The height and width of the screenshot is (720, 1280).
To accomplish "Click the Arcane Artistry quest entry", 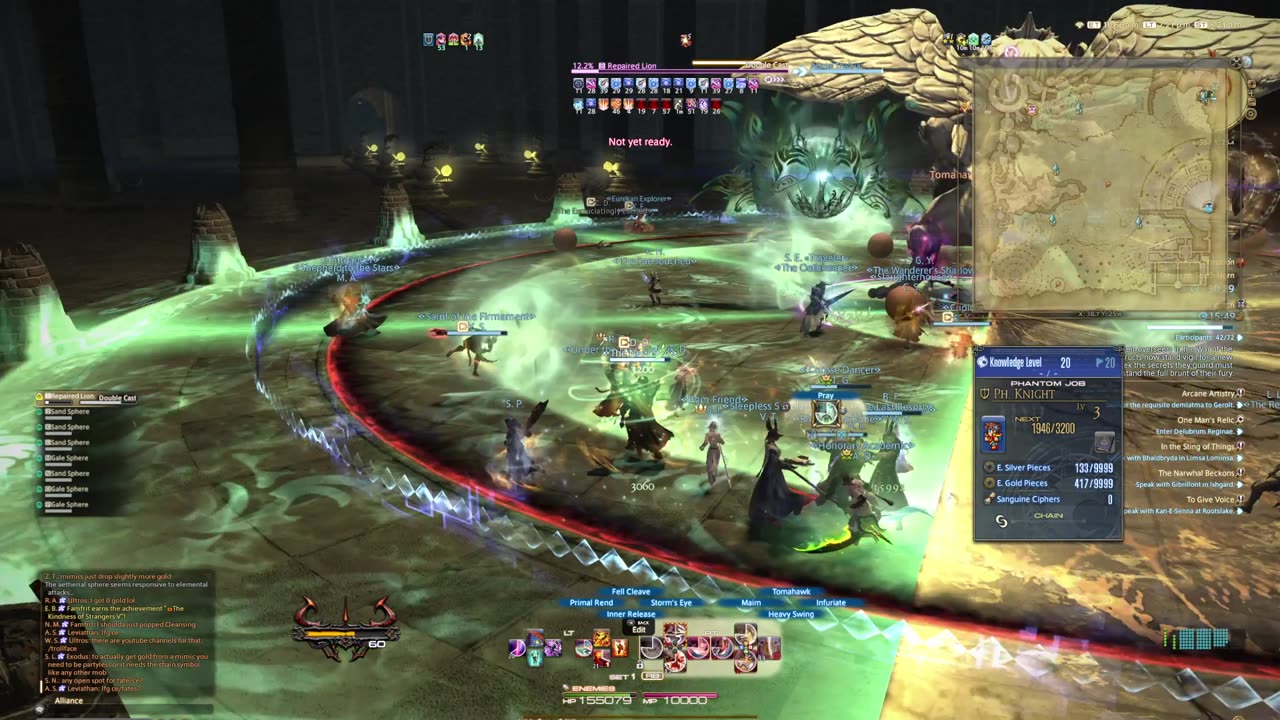I will coord(1208,393).
